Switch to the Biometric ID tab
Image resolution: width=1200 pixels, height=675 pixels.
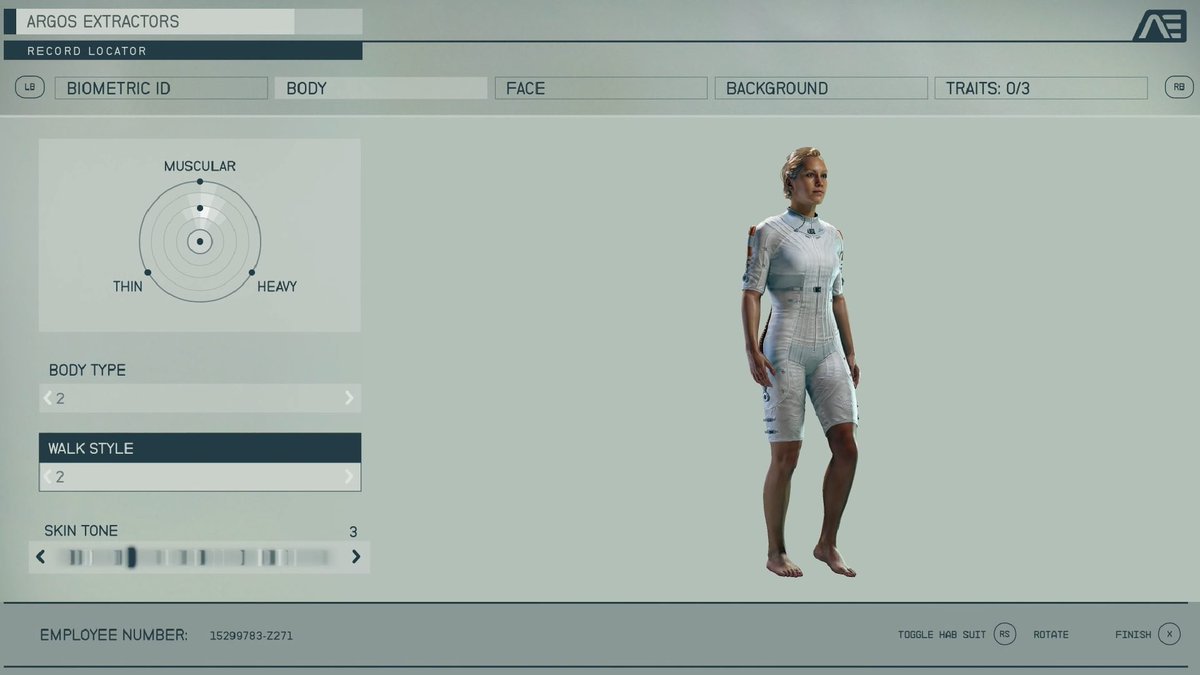[161, 88]
